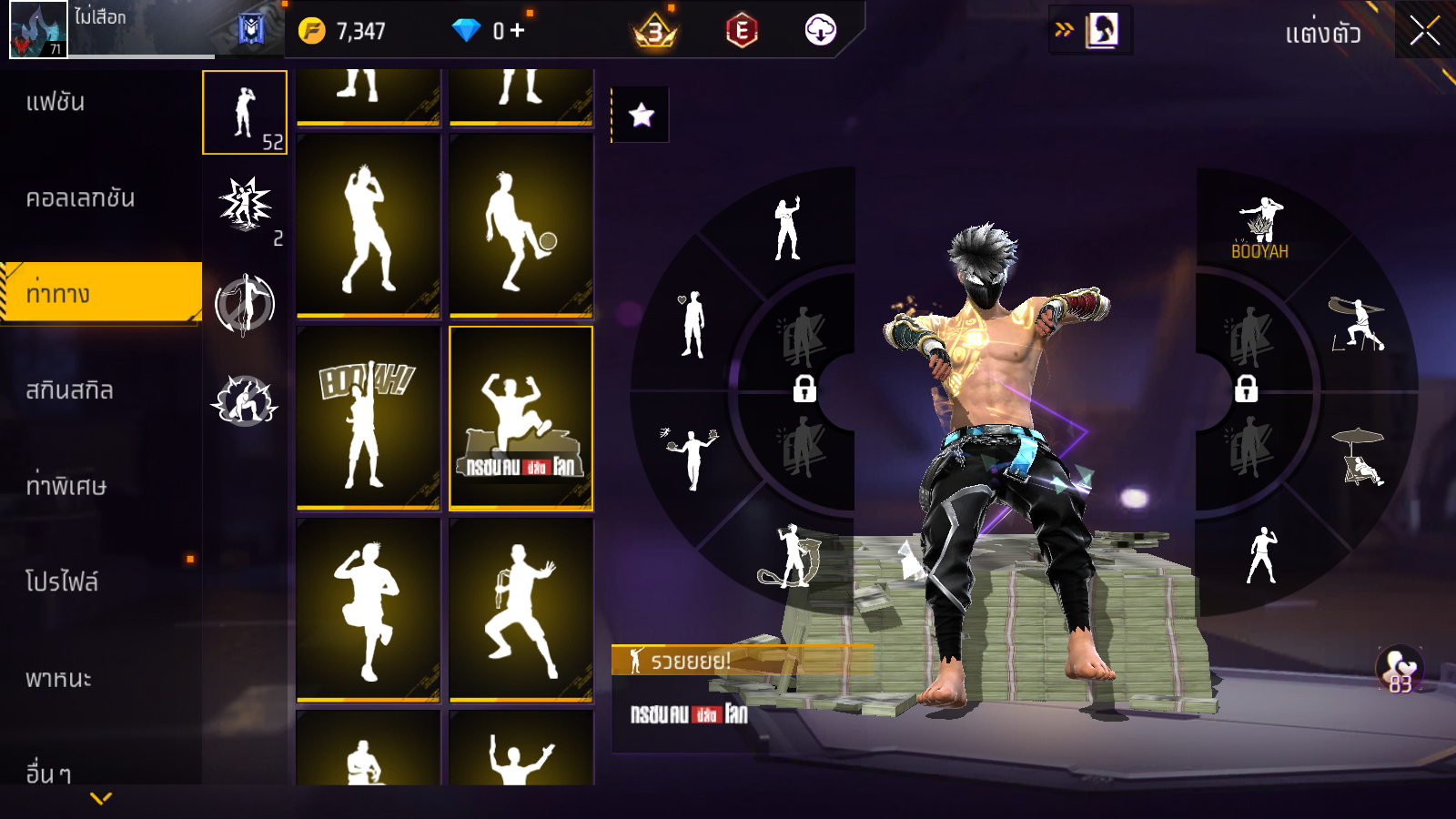Select the emote subcategory showing 52

[245, 113]
